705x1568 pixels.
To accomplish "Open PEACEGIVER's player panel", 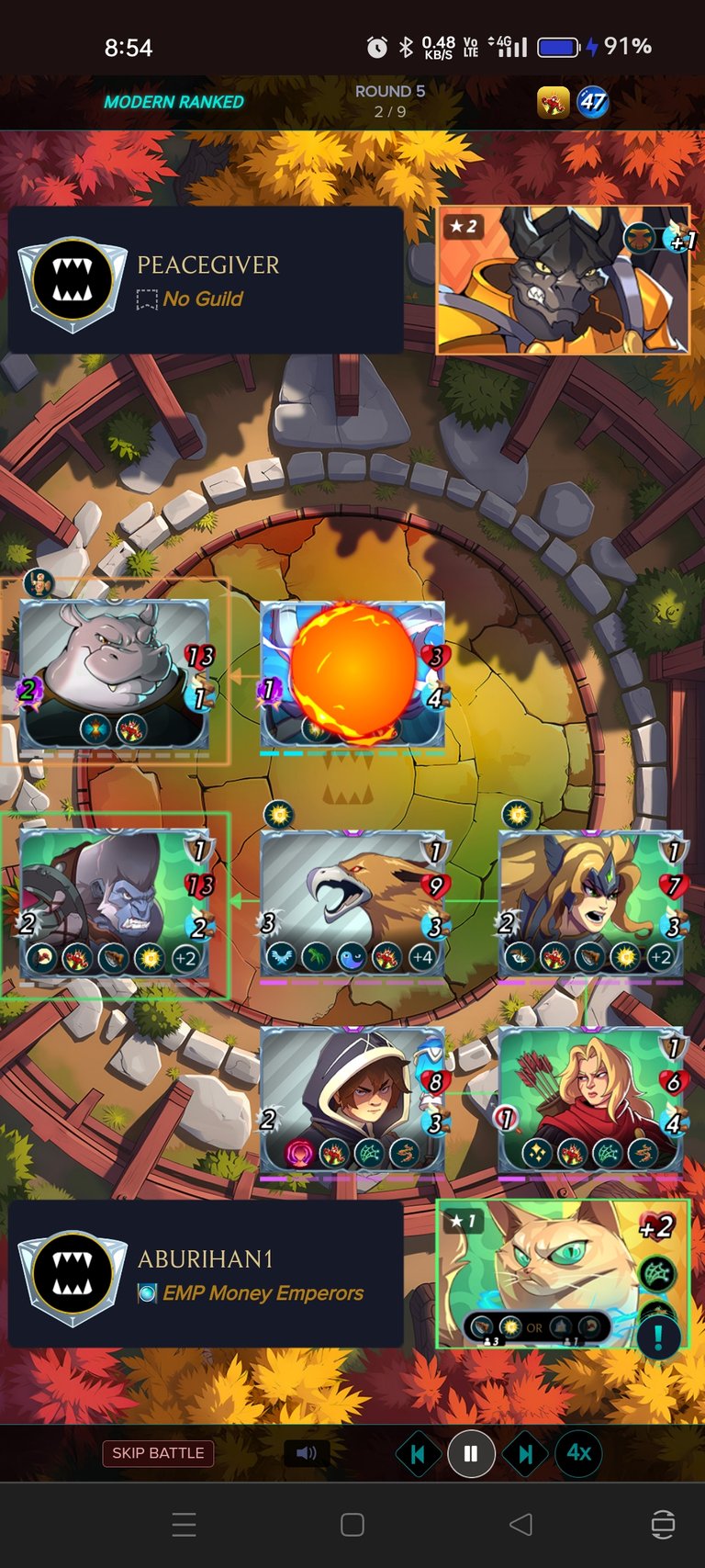I will click(x=205, y=280).
